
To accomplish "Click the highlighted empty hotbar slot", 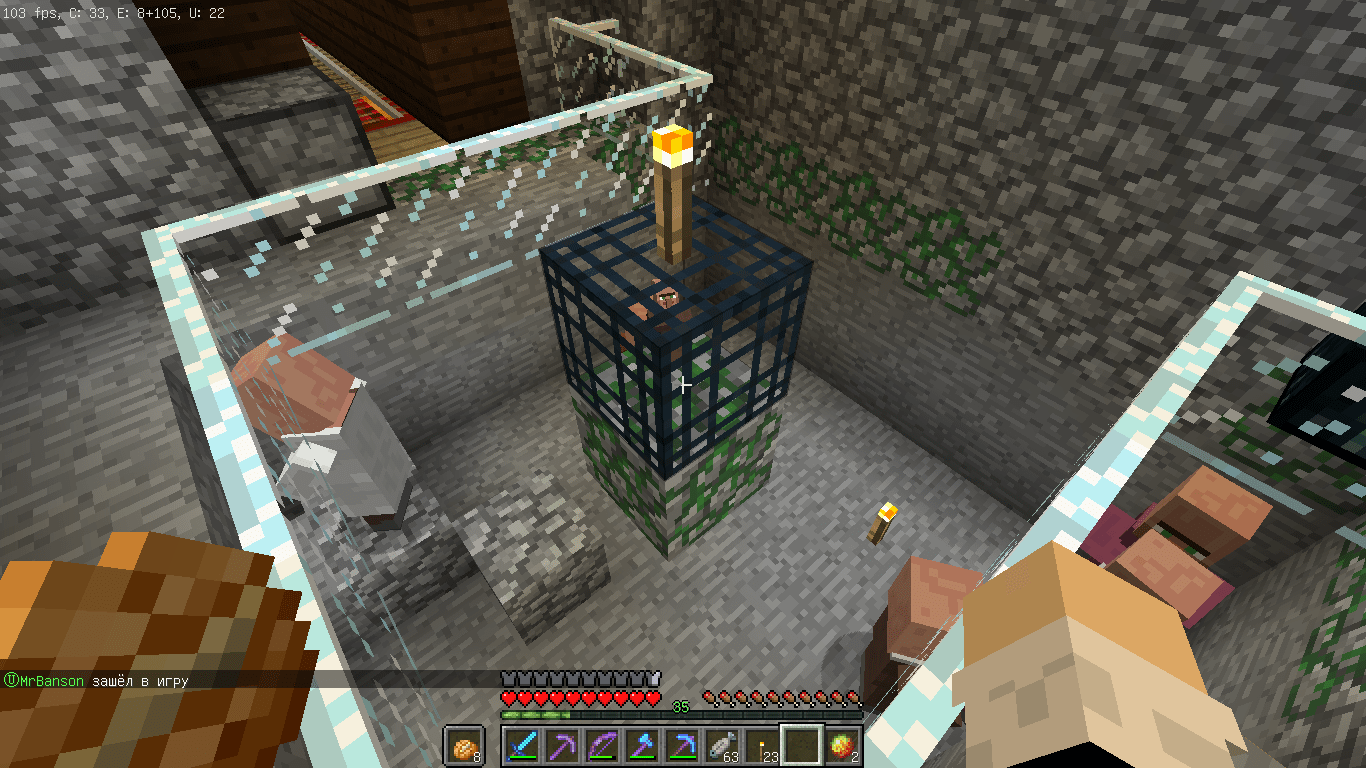I will (x=802, y=746).
